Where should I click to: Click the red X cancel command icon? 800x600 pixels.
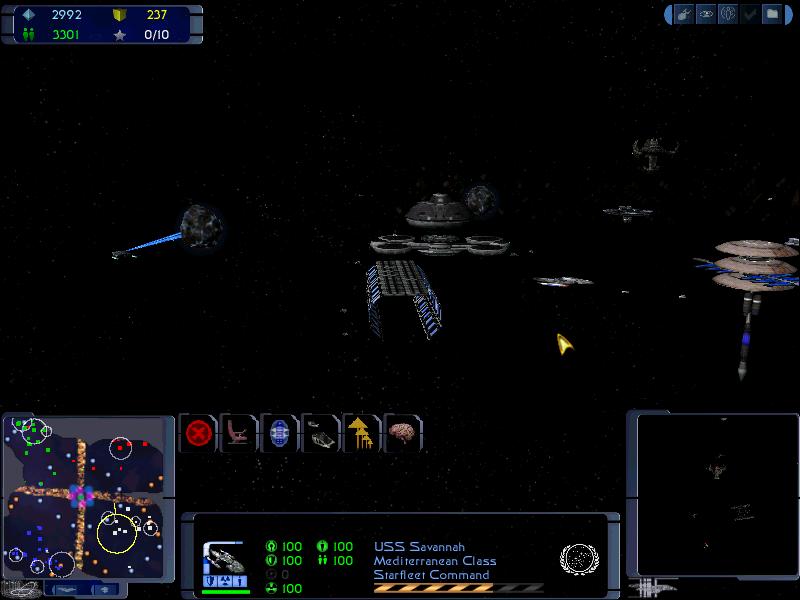click(x=198, y=434)
